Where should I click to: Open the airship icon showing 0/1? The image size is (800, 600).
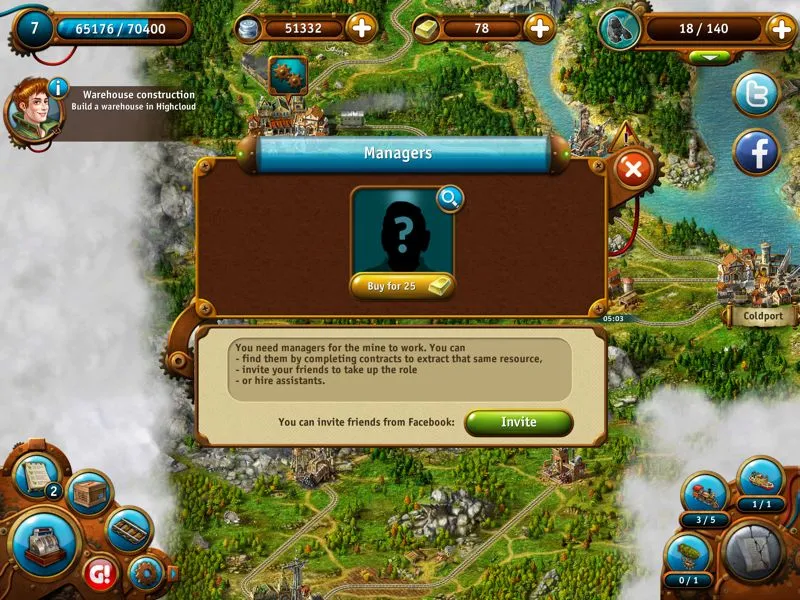(x=687, y=554)
